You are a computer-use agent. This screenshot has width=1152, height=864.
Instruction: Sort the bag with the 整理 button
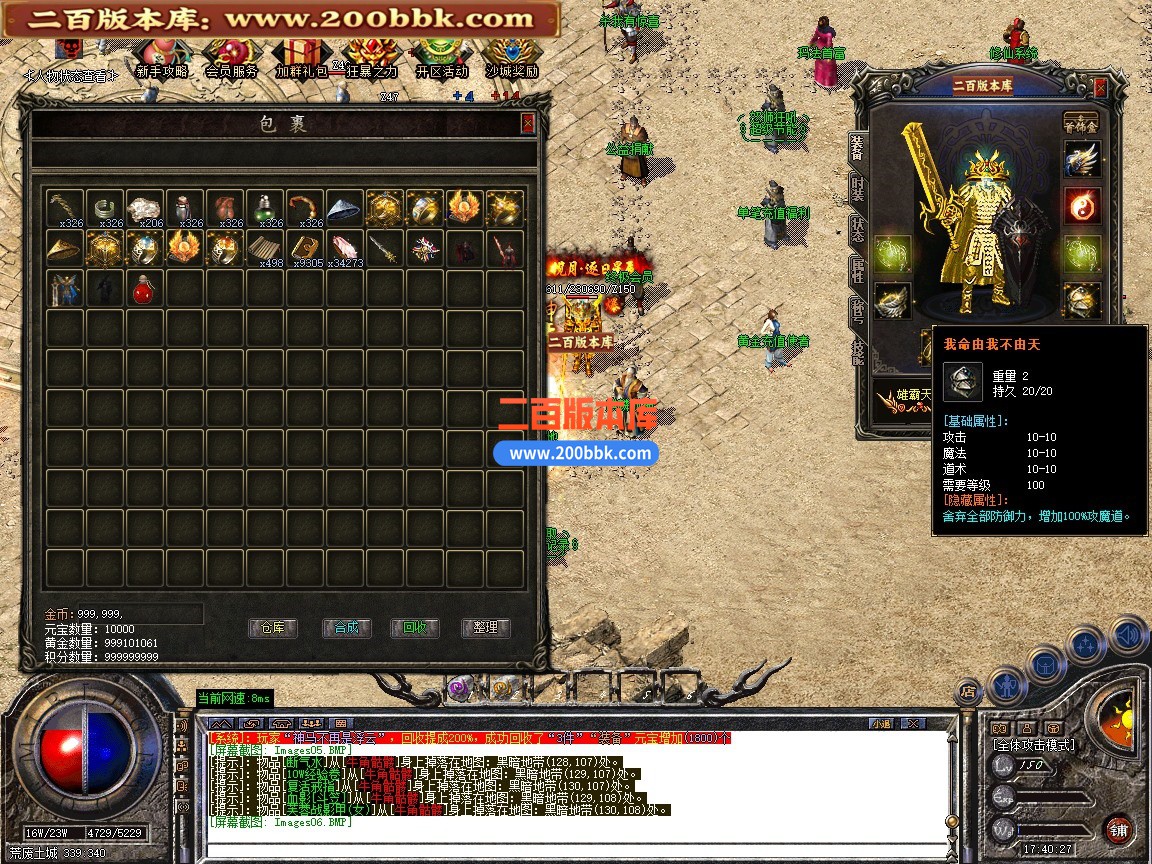coord(486,628)
